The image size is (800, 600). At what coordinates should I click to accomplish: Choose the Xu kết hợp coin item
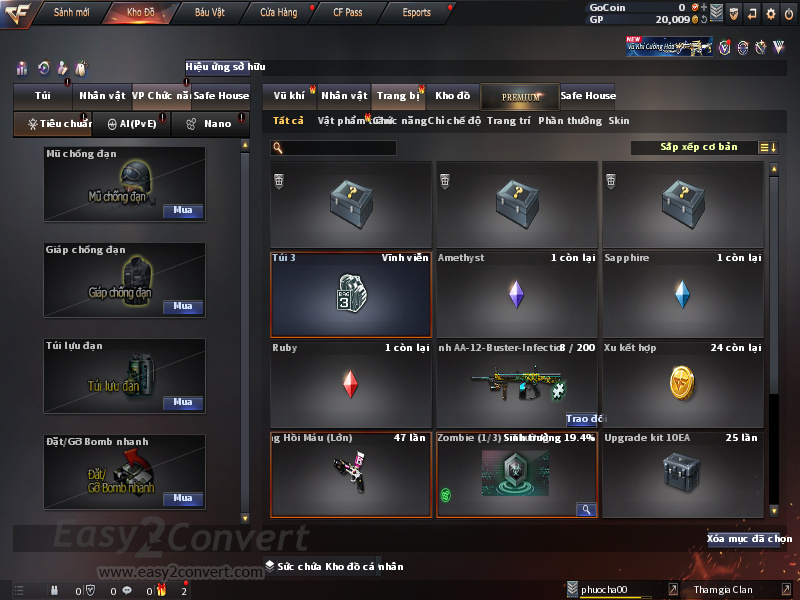682,384
